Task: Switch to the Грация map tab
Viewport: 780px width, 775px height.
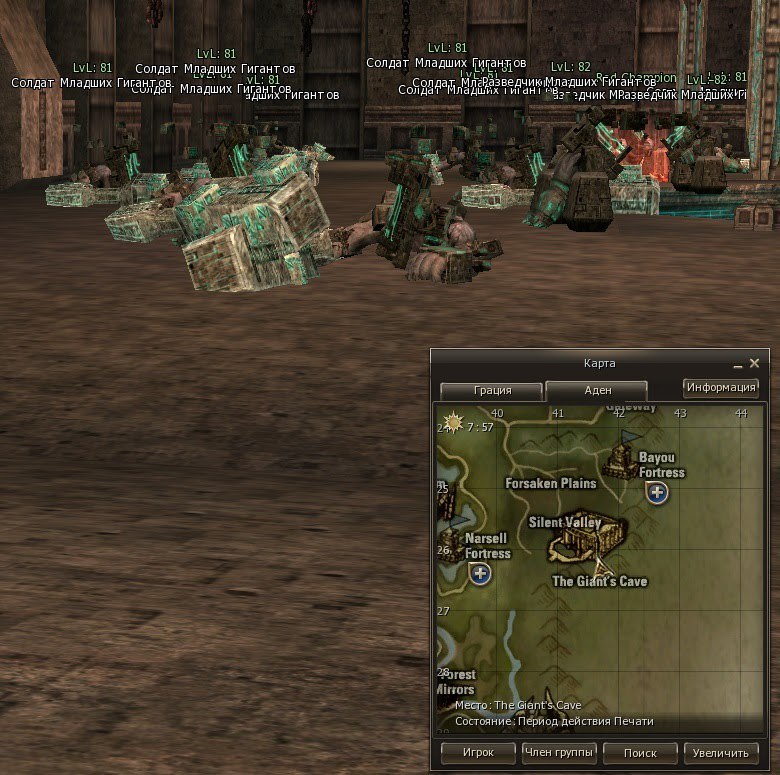Action: pyautogui.click(x=491, y=391)
